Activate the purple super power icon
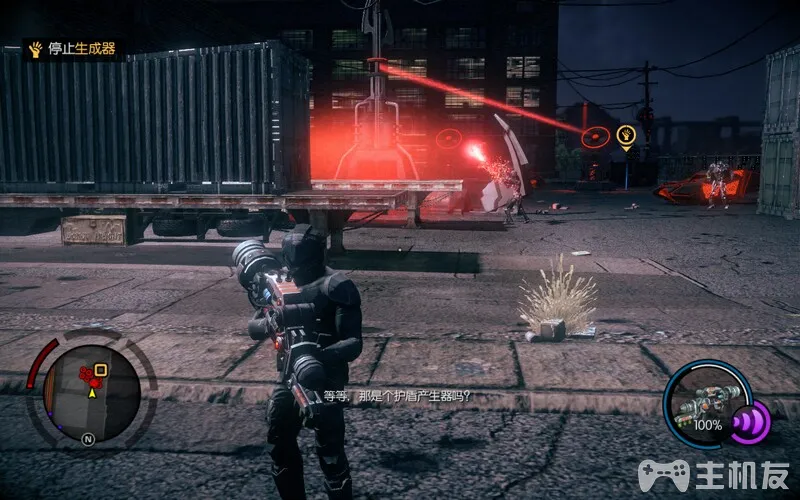 (750, 420)
